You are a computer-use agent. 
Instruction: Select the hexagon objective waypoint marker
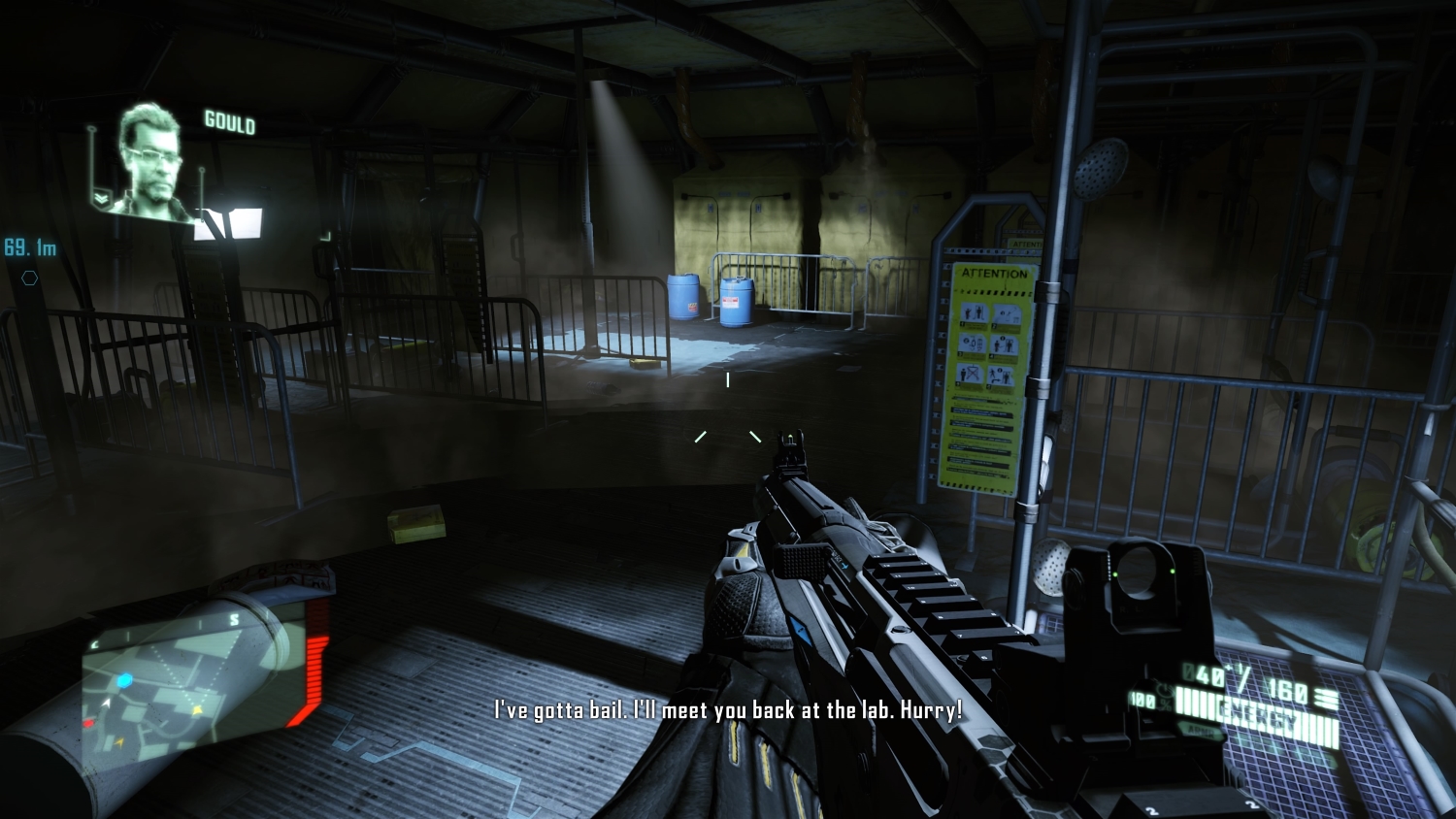point(30,278)
